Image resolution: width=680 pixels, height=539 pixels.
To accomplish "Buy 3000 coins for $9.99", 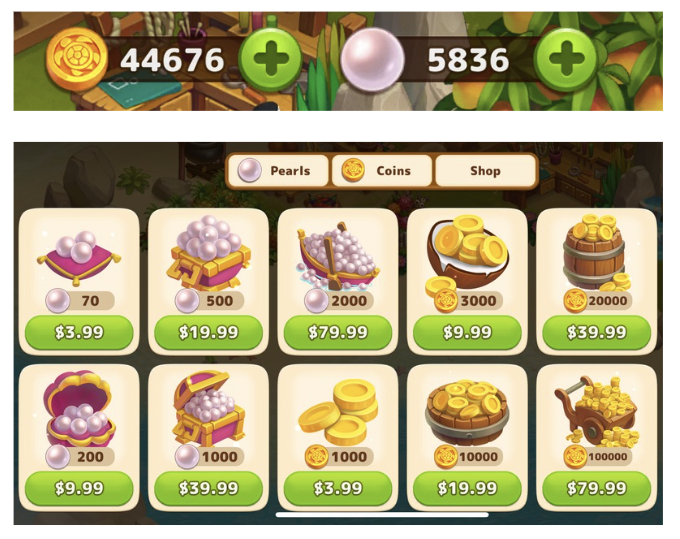I will coord(467,332).
